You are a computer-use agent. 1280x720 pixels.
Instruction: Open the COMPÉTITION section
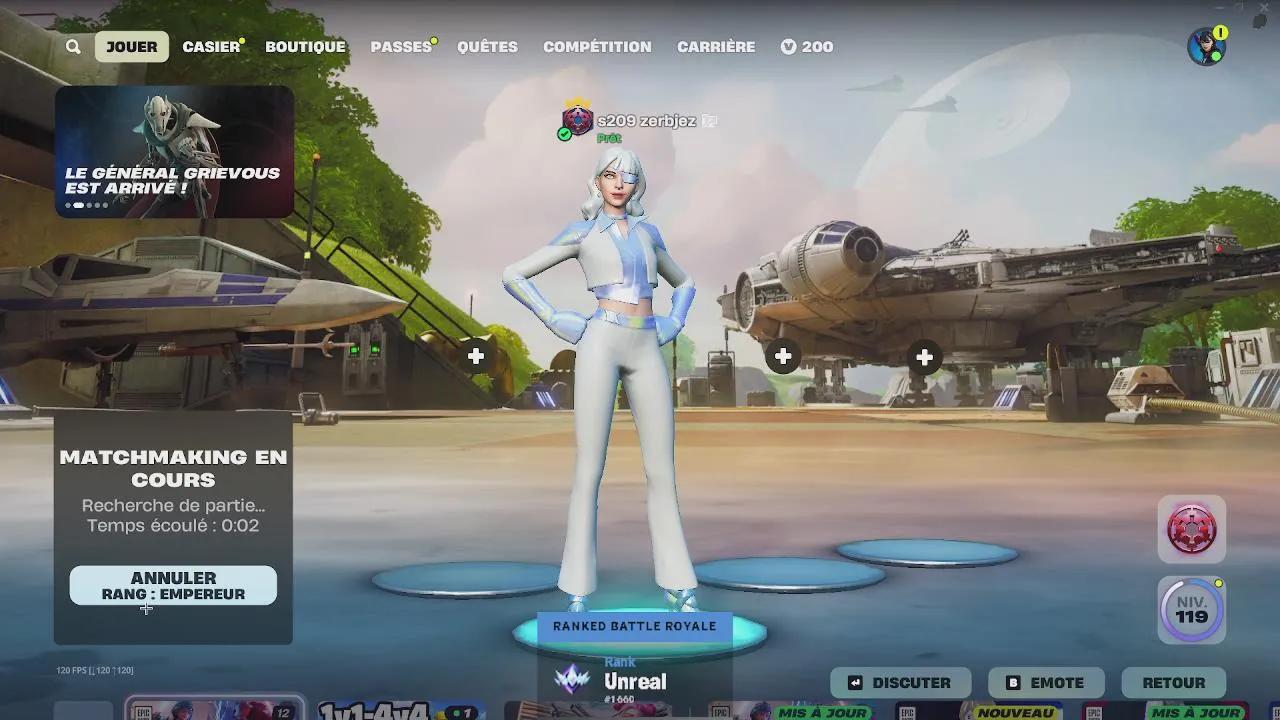pyautogui.click(x=597, y=46)
